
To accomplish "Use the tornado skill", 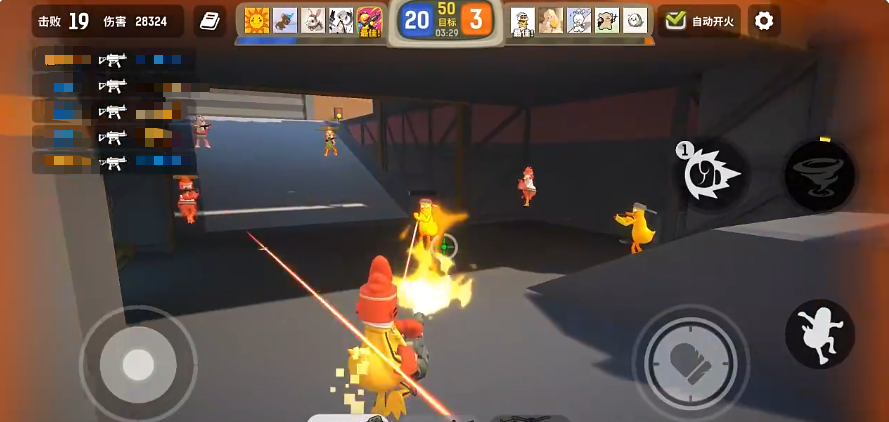I will click(x=819, y=175).
